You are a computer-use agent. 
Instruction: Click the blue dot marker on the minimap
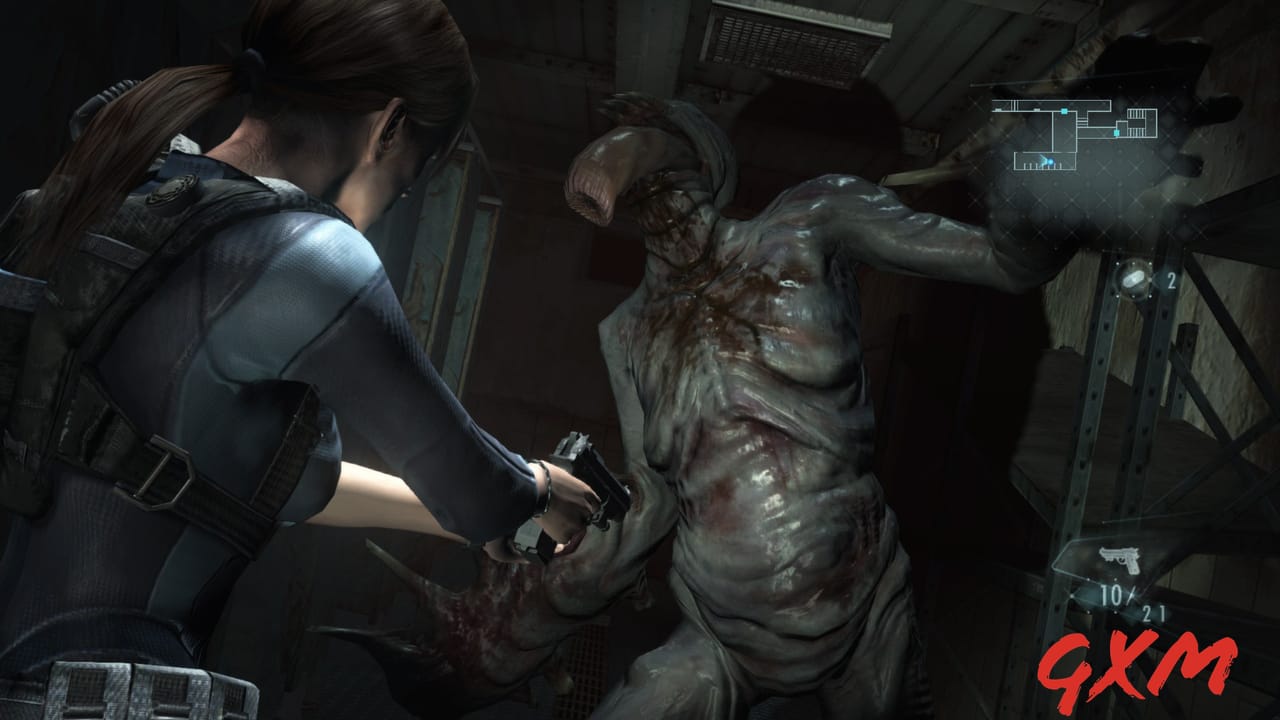coord(1051,162)
